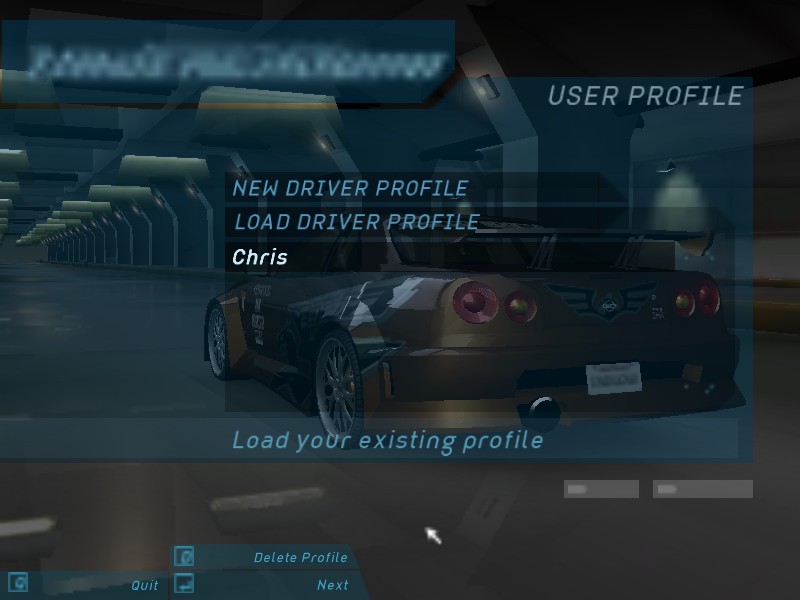Select New Driver Profile option
This screenshot has width=800, height=600.
point(350,188)
